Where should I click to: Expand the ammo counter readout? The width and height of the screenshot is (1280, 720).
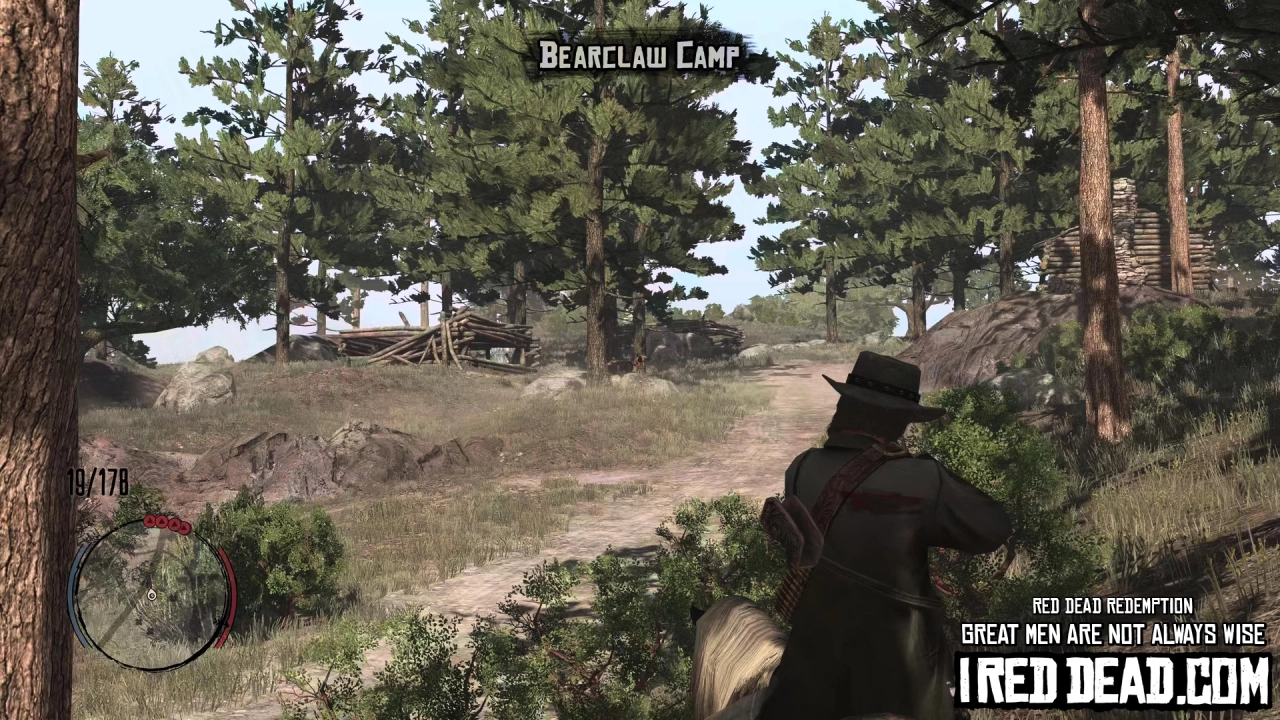[96, 483]
